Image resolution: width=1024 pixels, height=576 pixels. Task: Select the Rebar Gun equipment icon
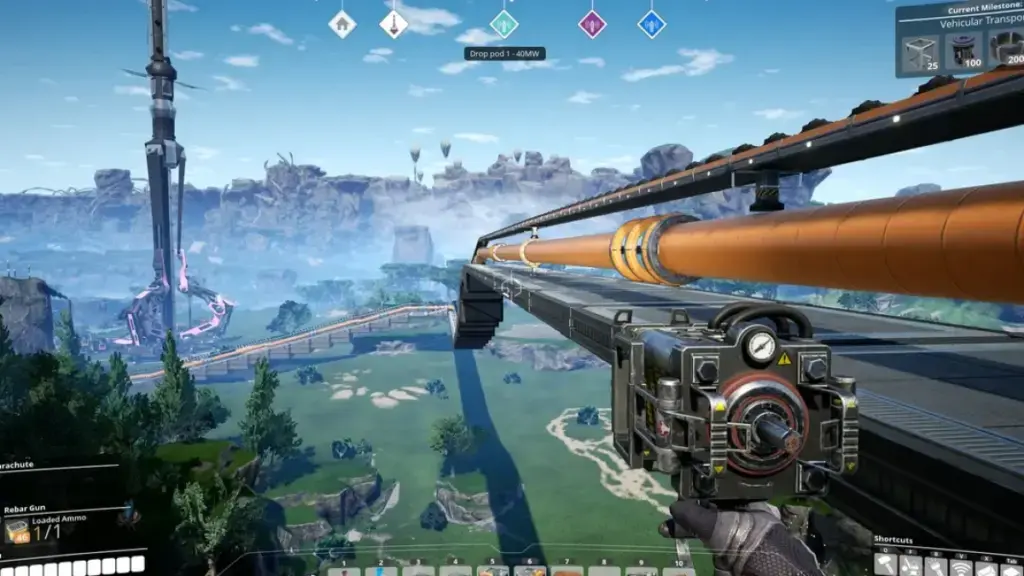(x=17, y=531)
